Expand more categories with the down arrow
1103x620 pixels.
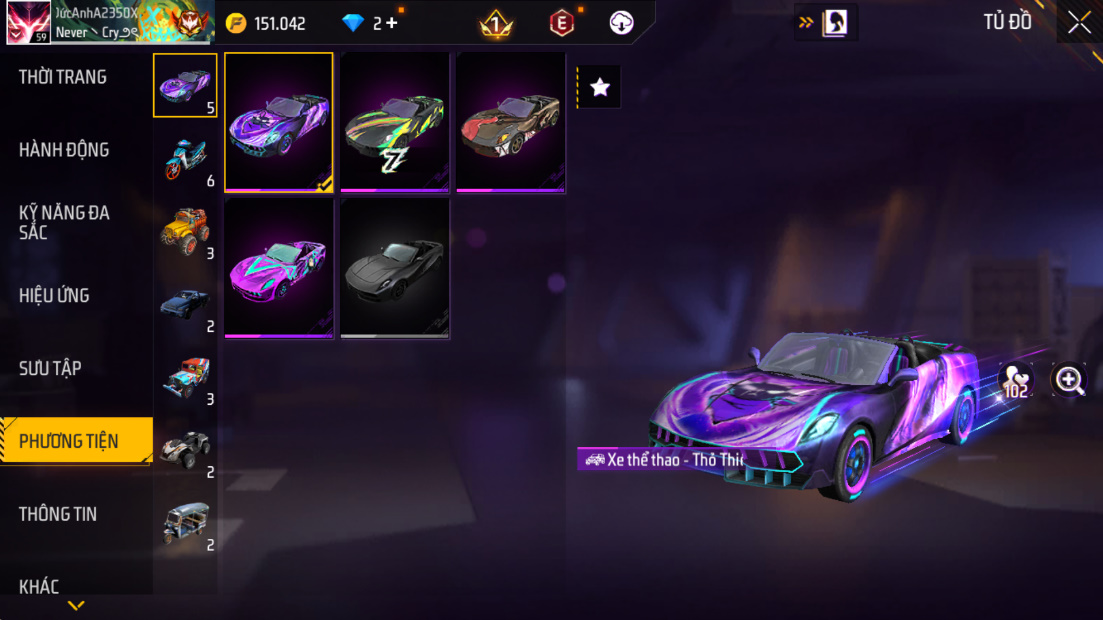(76, 605)
